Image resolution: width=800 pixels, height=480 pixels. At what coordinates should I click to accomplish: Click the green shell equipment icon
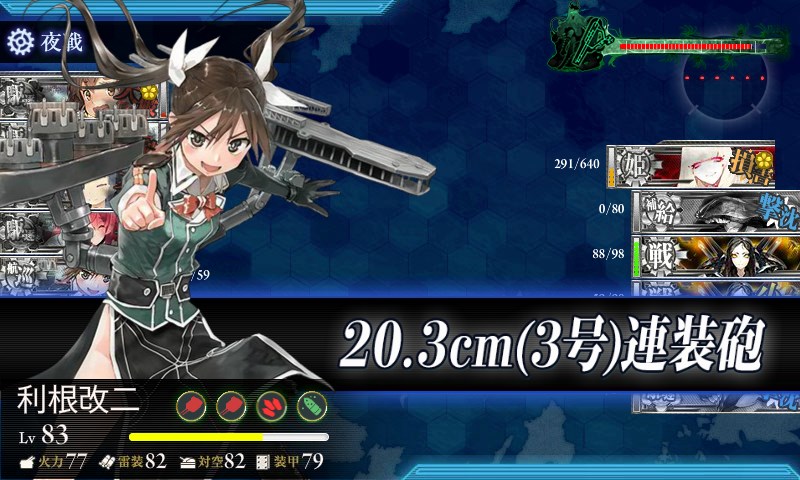pyautogui.click(x=312, y=406)
